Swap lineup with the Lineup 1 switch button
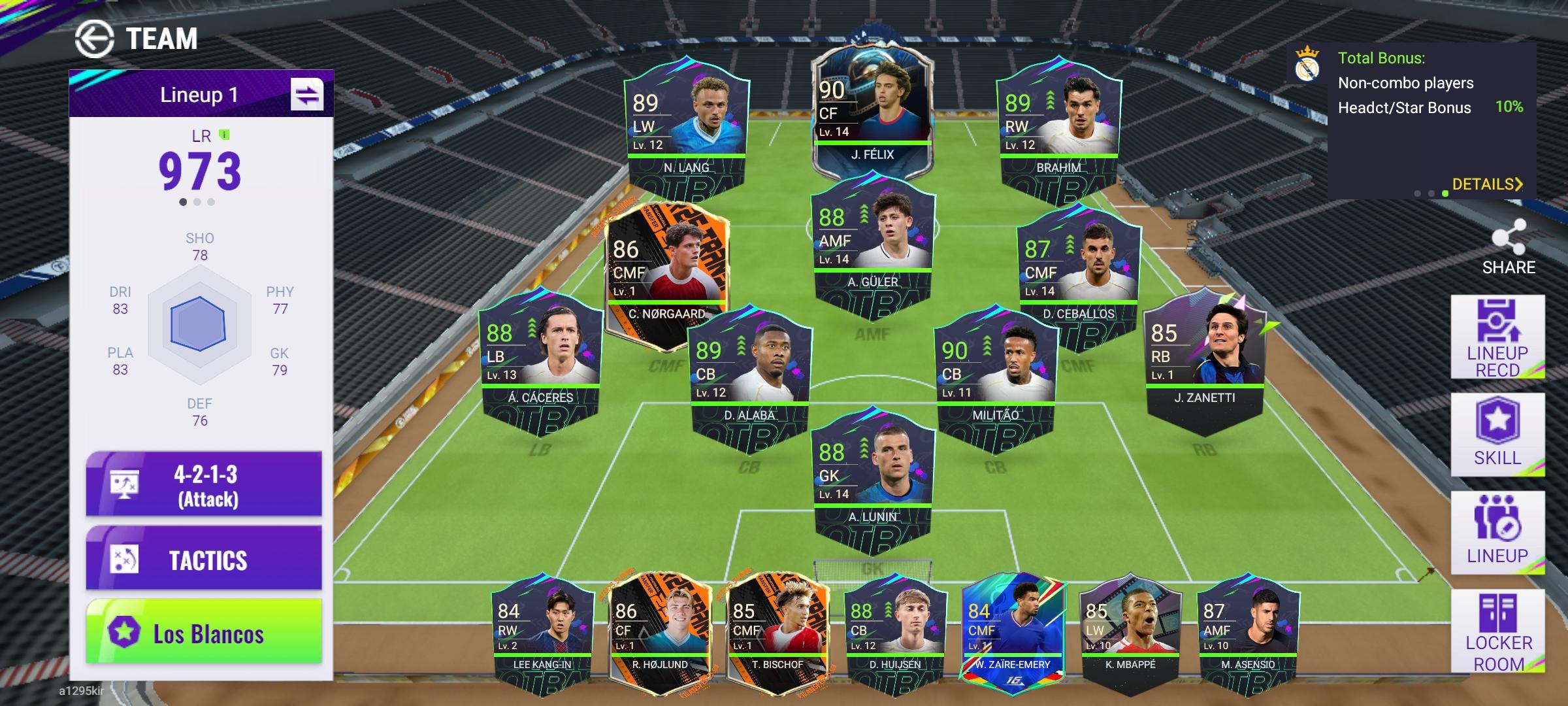The image size is (1568, 706). click(x=307, y=95)
